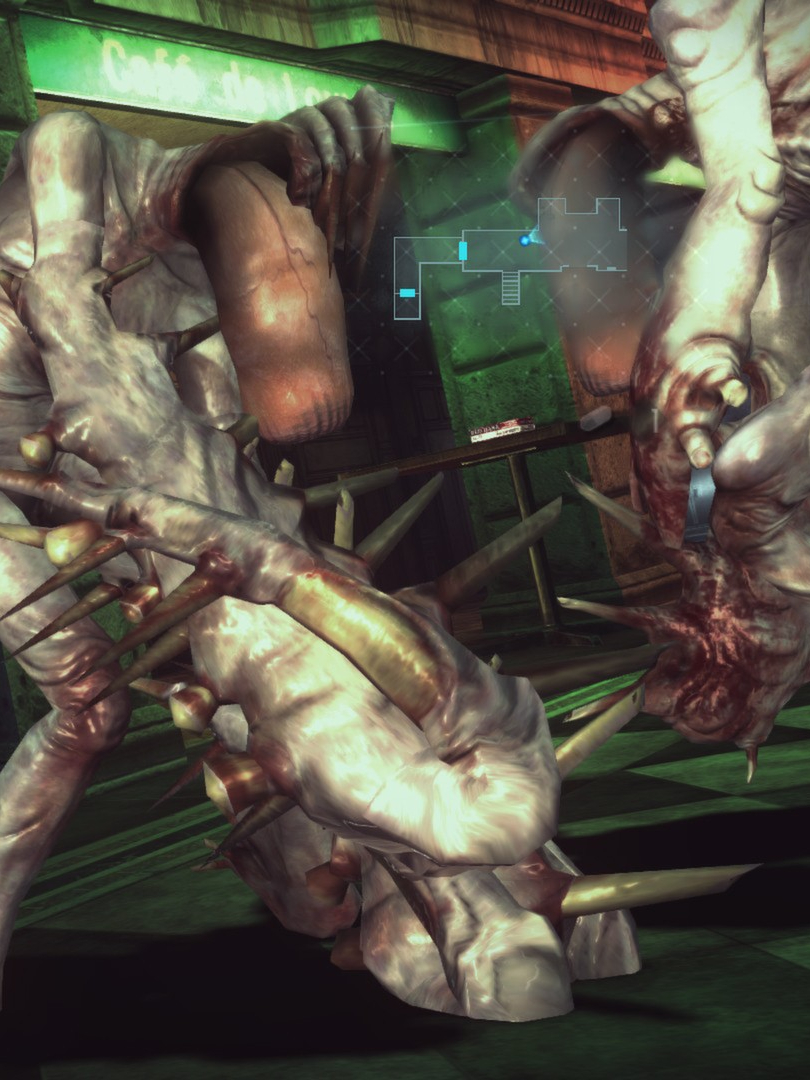Select the blue player marker on the minimap

524,240
